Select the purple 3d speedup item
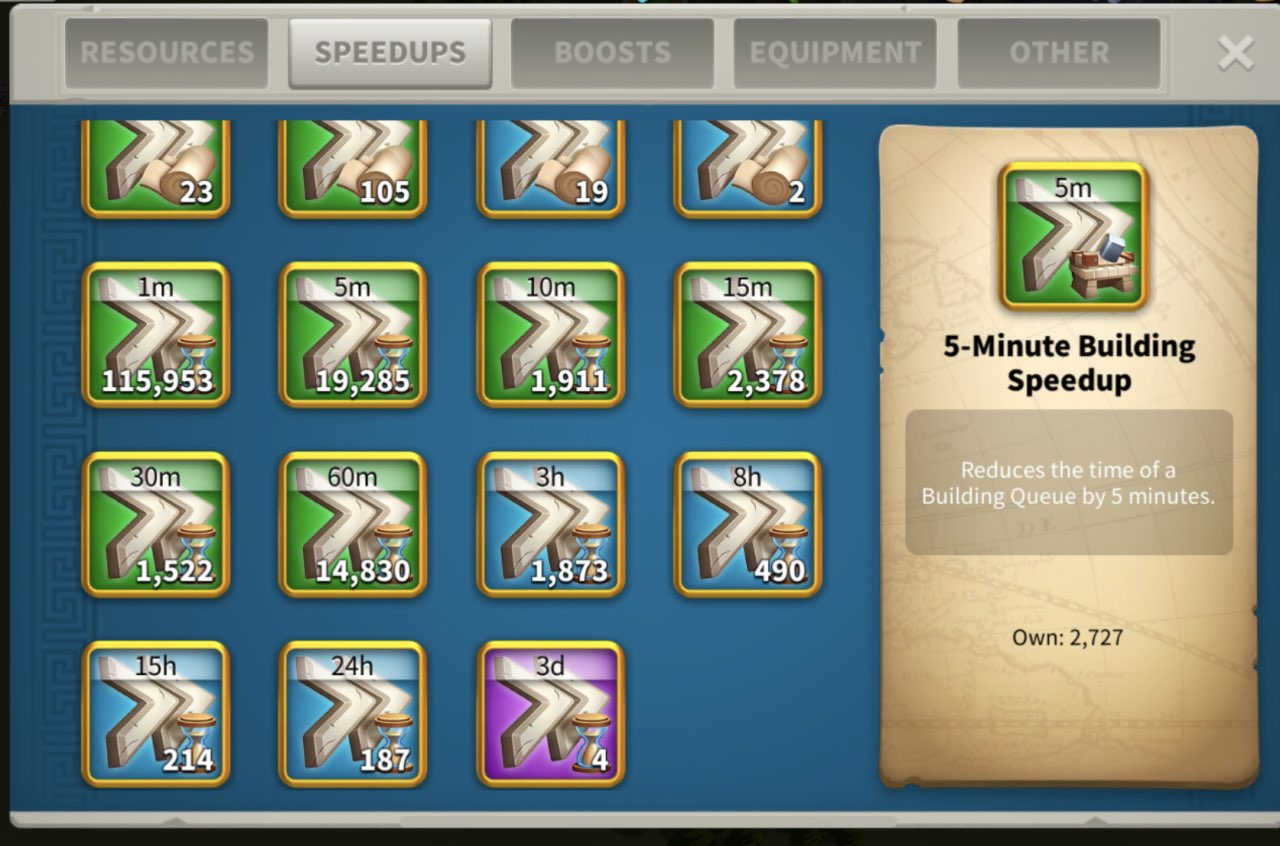 click(551, 714)
